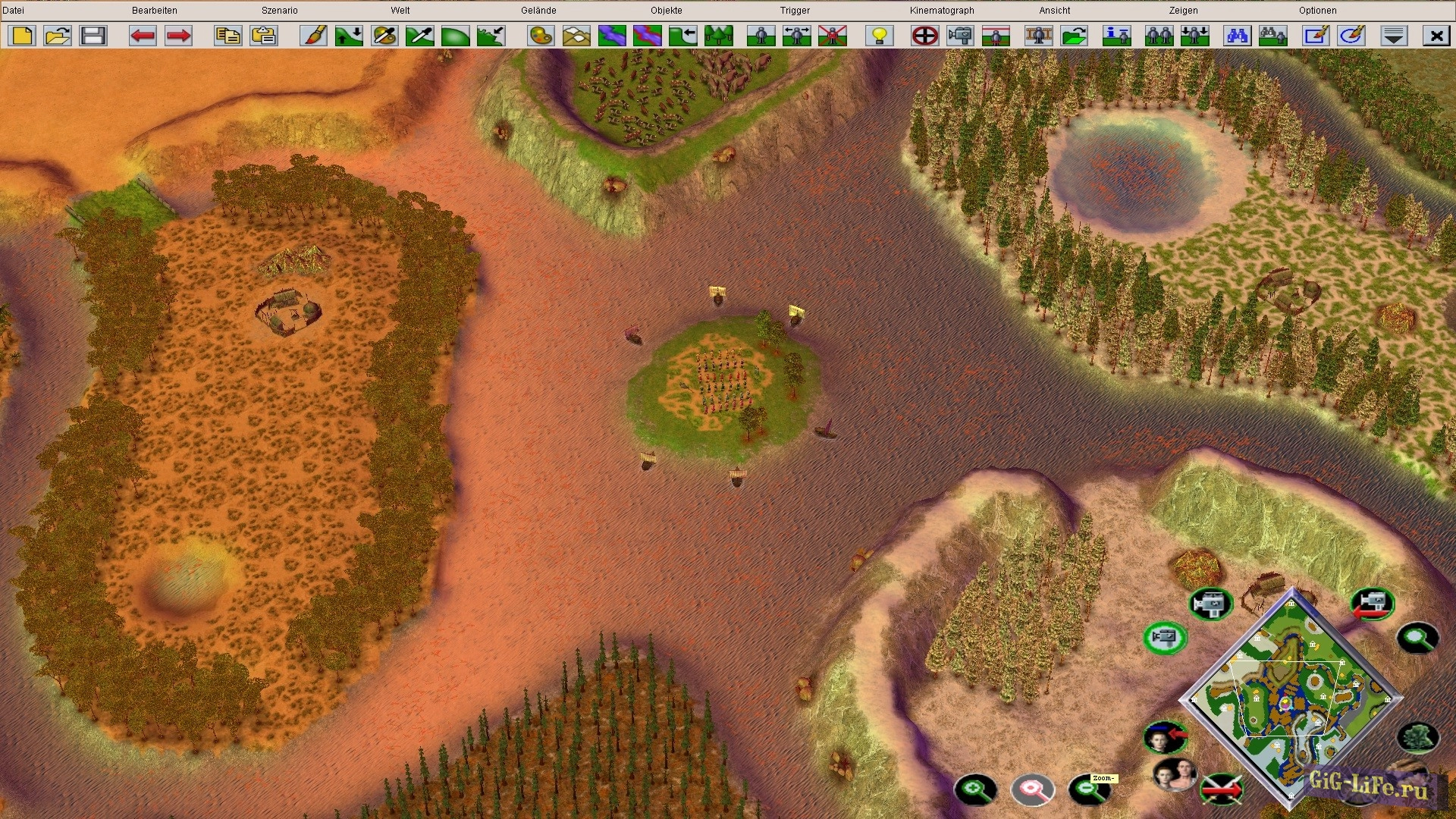Image resolution: width=1456 pixels, height=819 pixels.
Task: Redo with the red right arrow
Action: (x=178, y=36)
